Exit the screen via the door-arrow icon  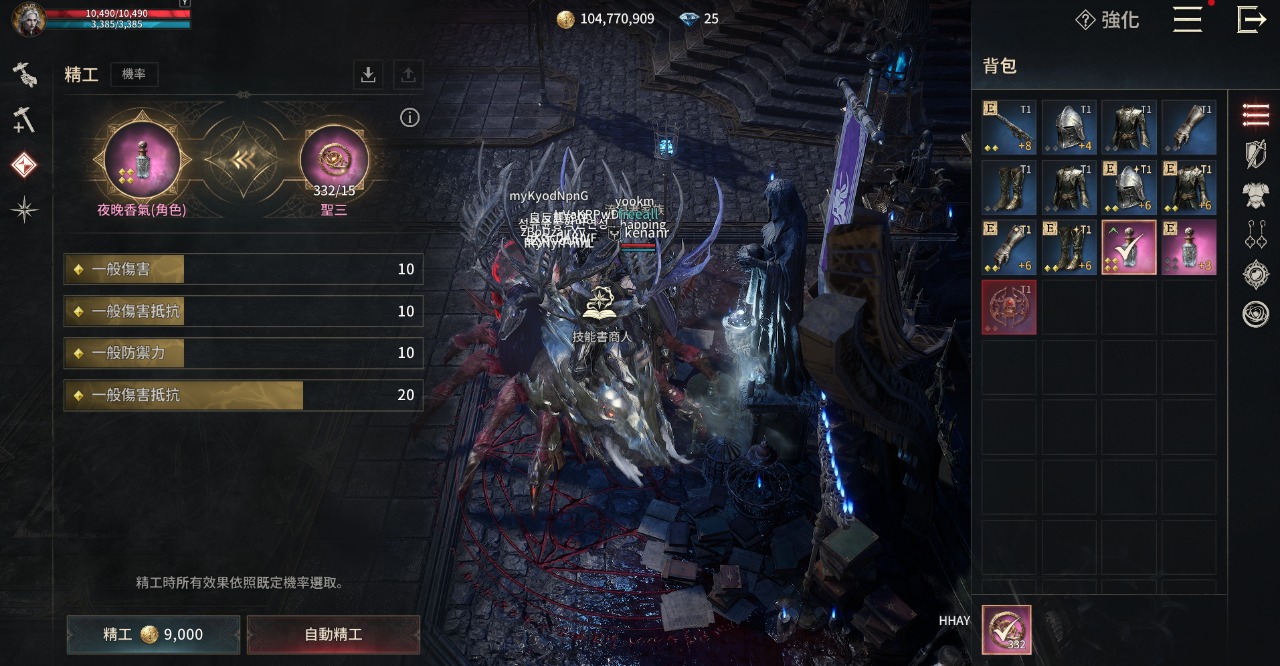click(x=1251, y=20)
